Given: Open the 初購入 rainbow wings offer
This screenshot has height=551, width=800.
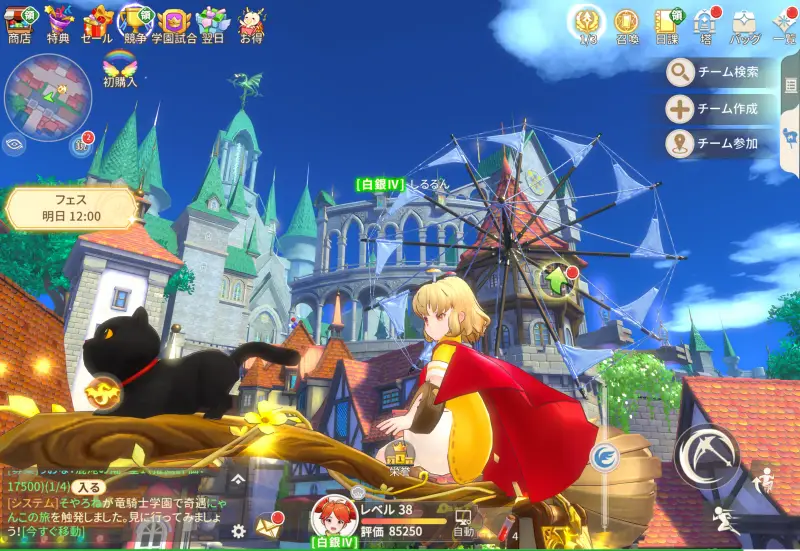Looking at the screenshot, I should tap(119, 67).
